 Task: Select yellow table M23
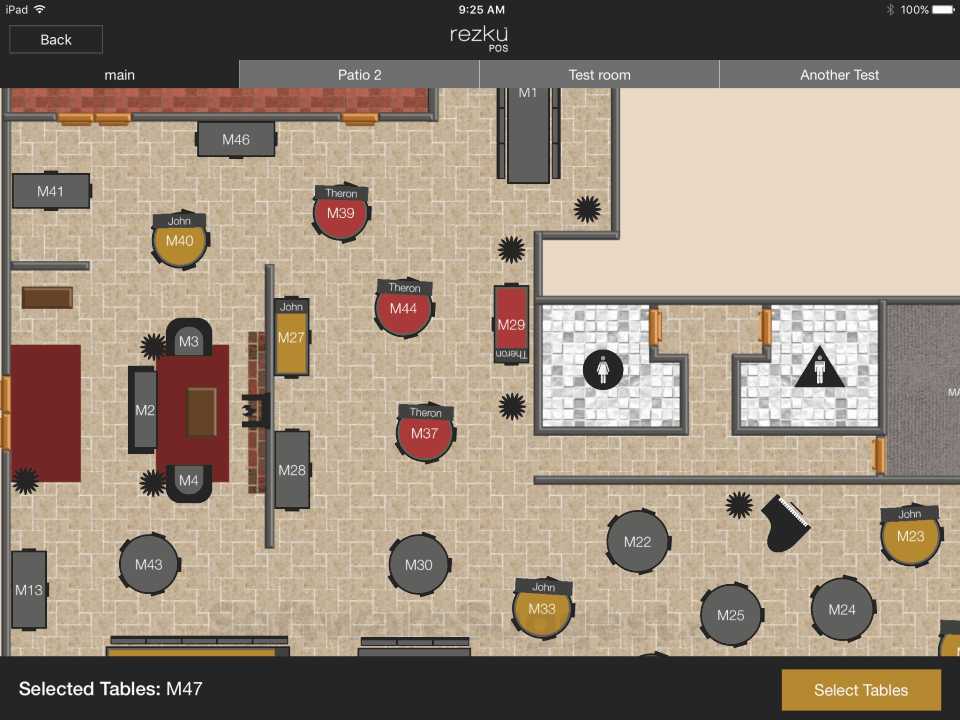(x=911, y=537)
